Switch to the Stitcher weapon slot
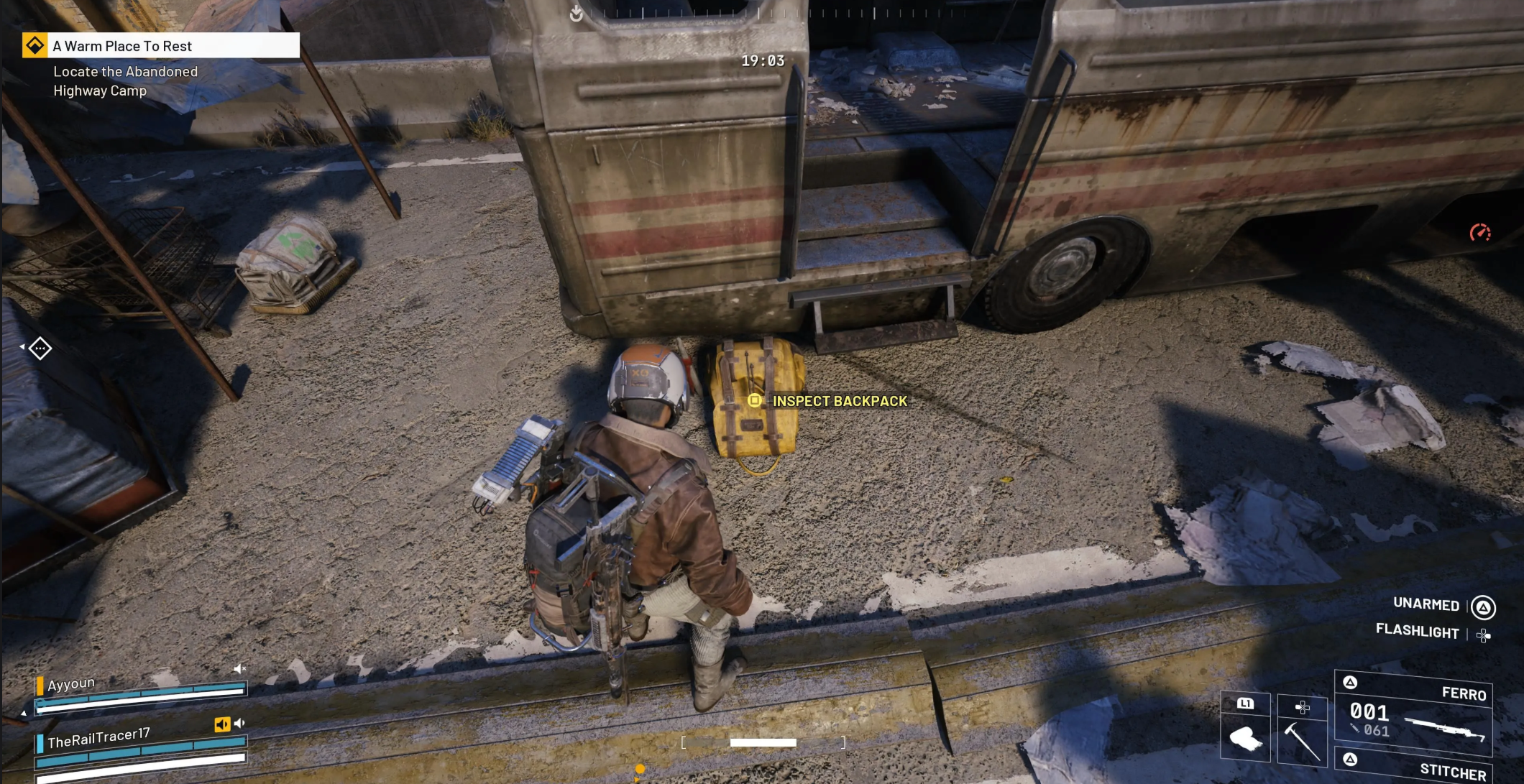The width and height of the screenshot is (1524, 784). 1413,767
